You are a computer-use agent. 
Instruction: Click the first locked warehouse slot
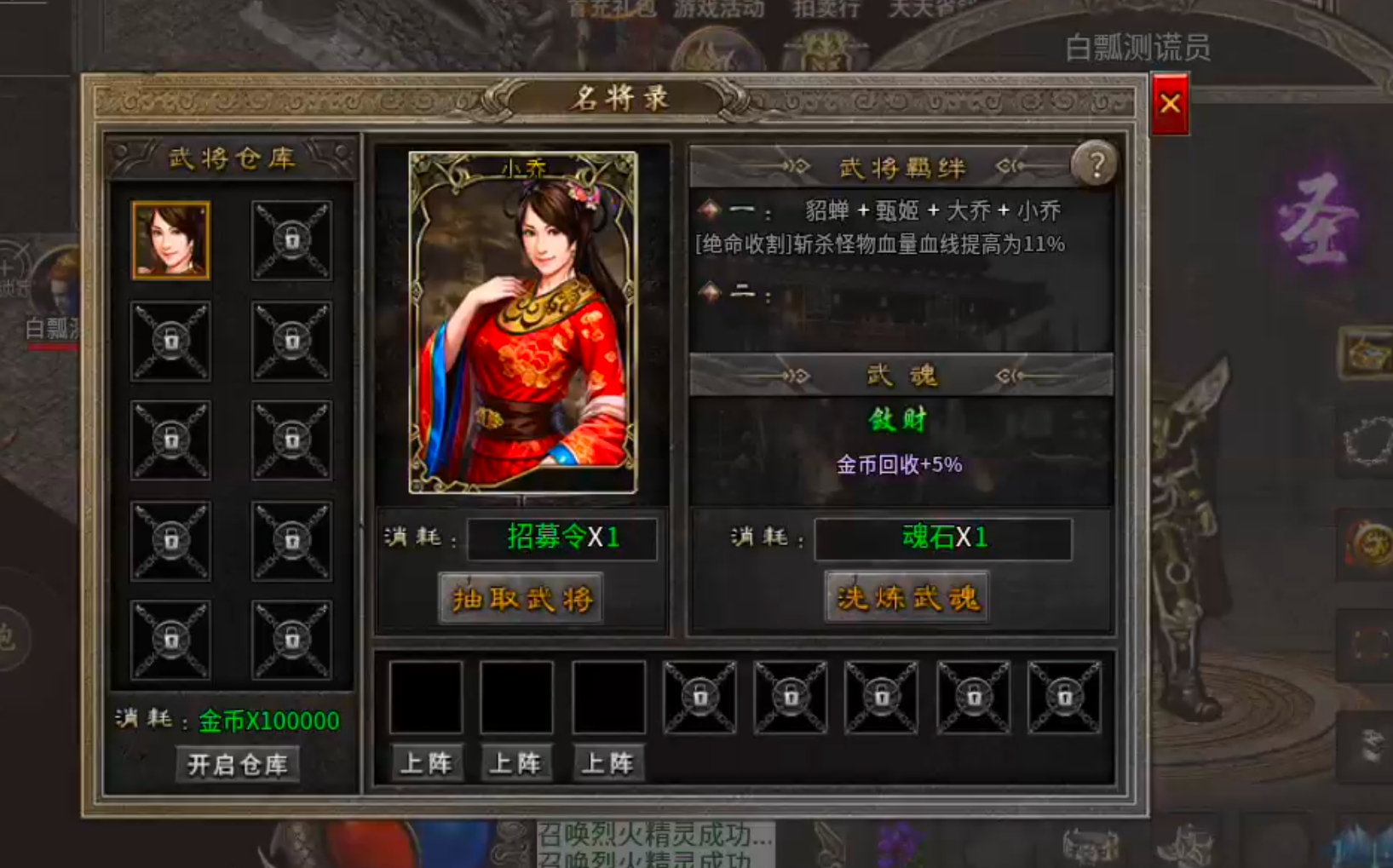(292, 240)
